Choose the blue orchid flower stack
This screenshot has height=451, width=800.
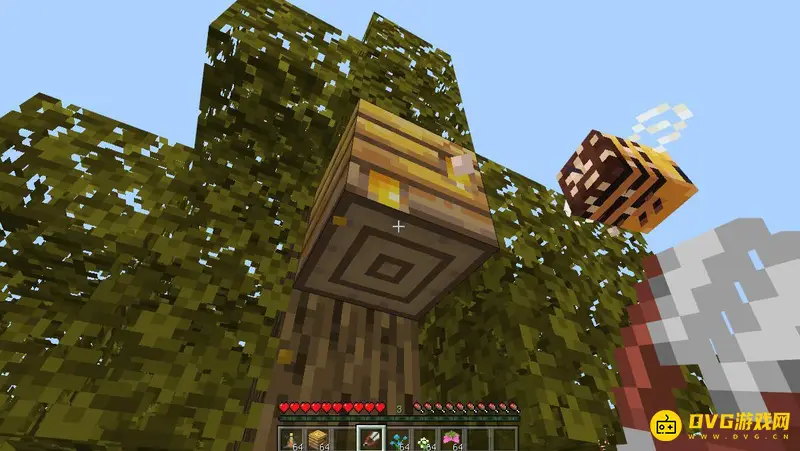[399, 438]
